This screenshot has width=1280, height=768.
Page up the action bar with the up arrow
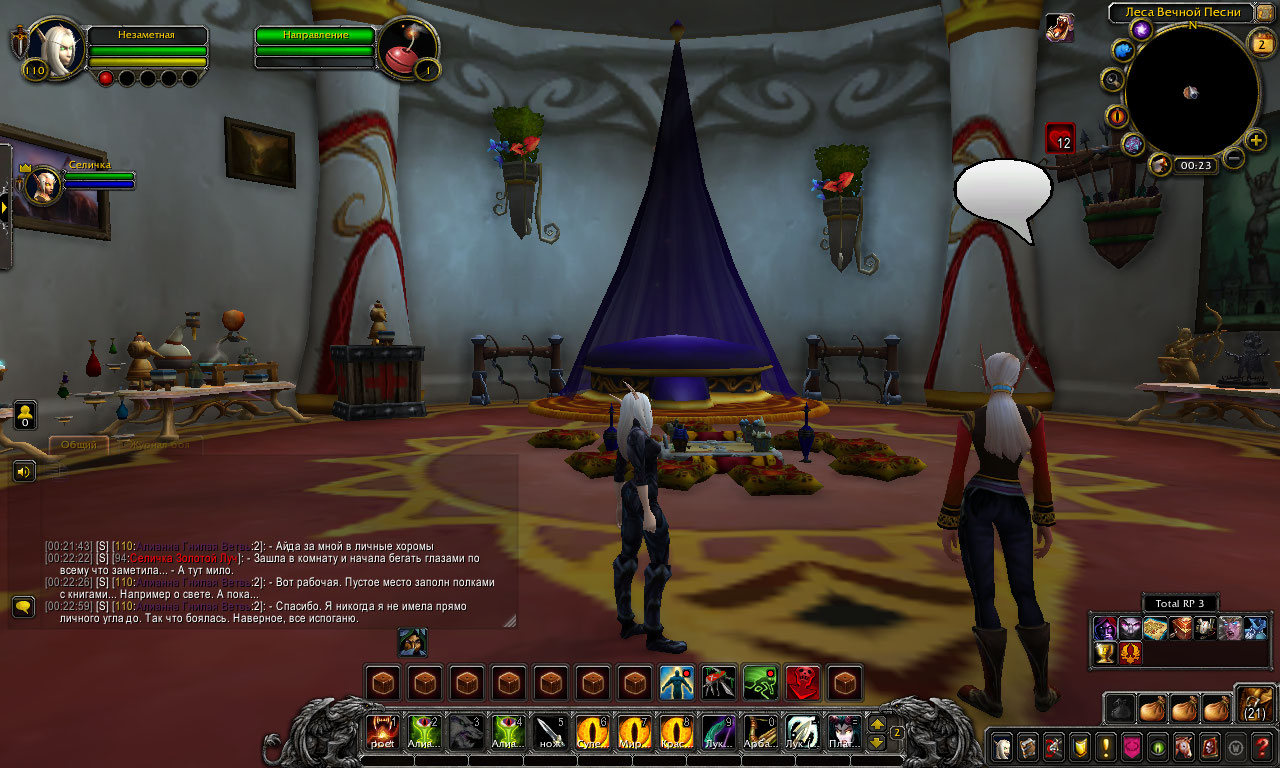pyautogui.click(x=877, y=723)
